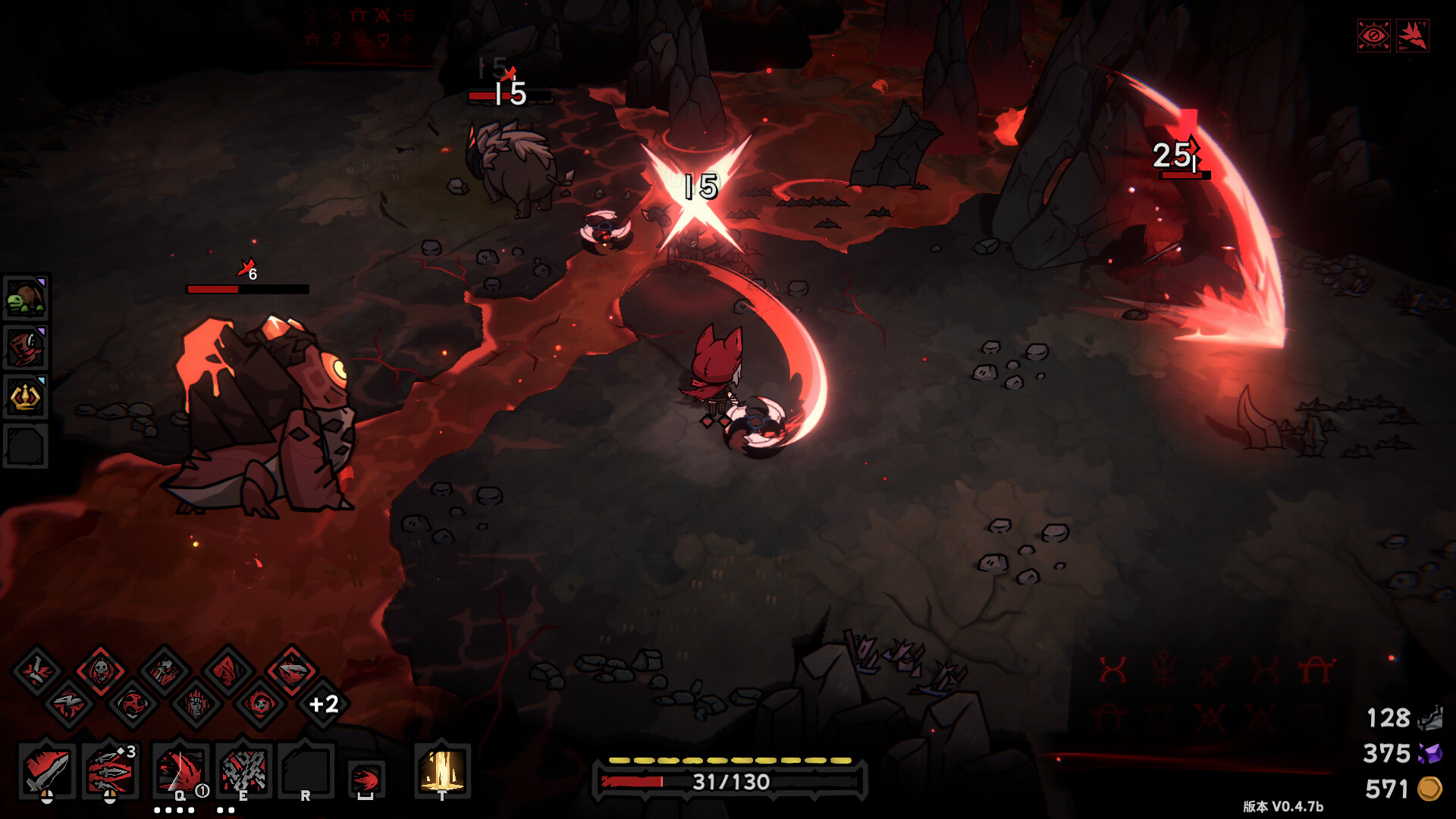Use the chains E skill

tap(243, 770)
